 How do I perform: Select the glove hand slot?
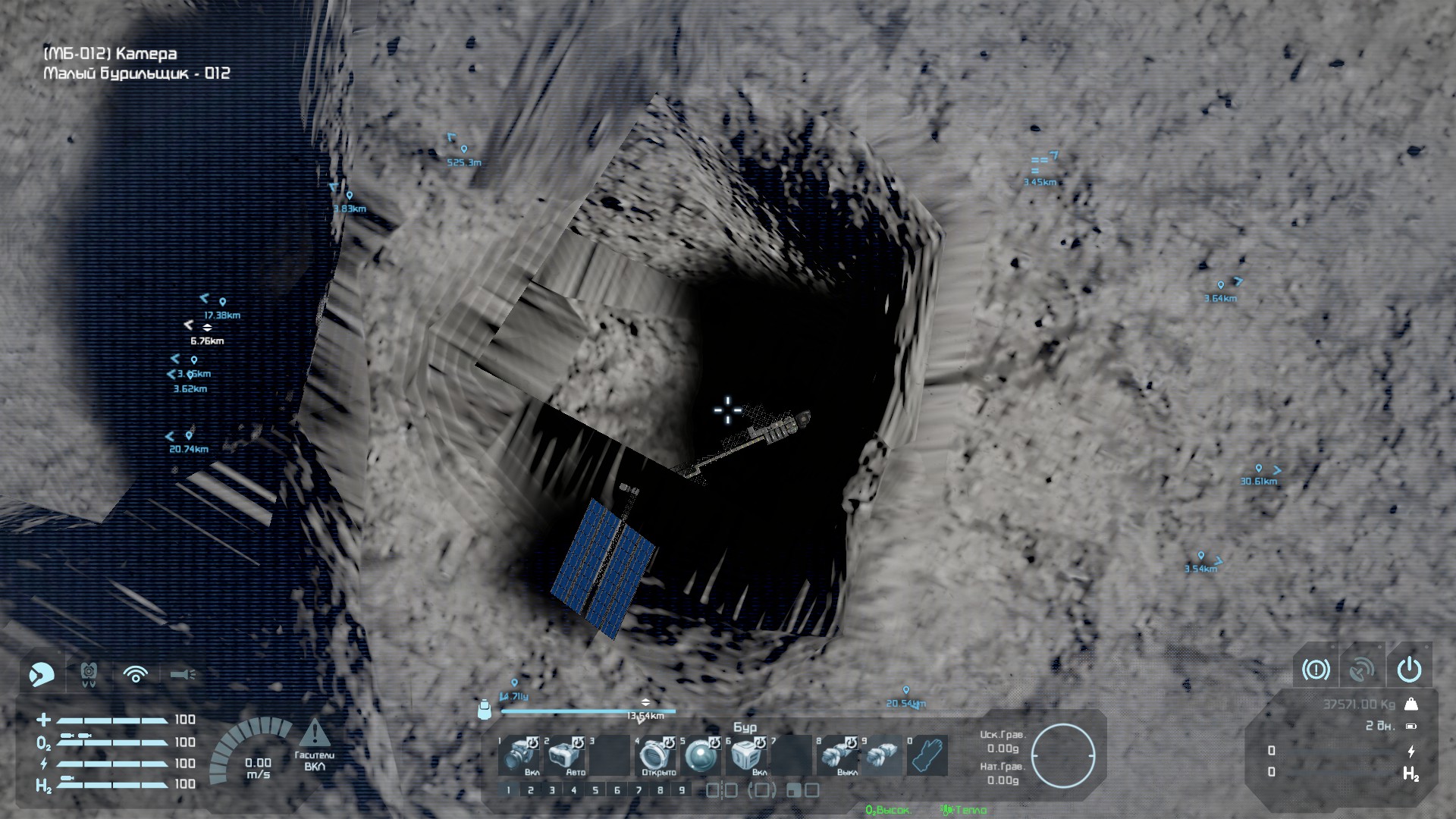pyautogui.click(x=928, y=755)
